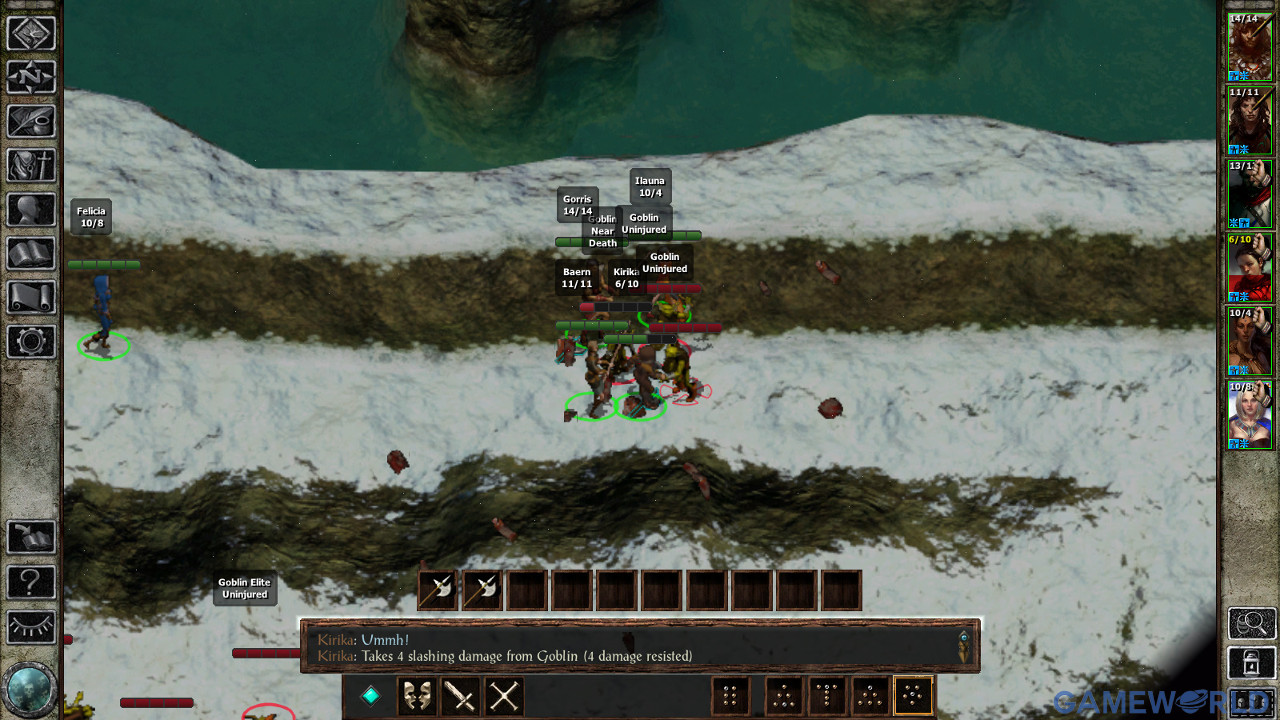Image resolution: width=1280 pixels, height=720 pixels.
Task: Select Kirika's 6/10 party portrait
Action: [1249, 270]
